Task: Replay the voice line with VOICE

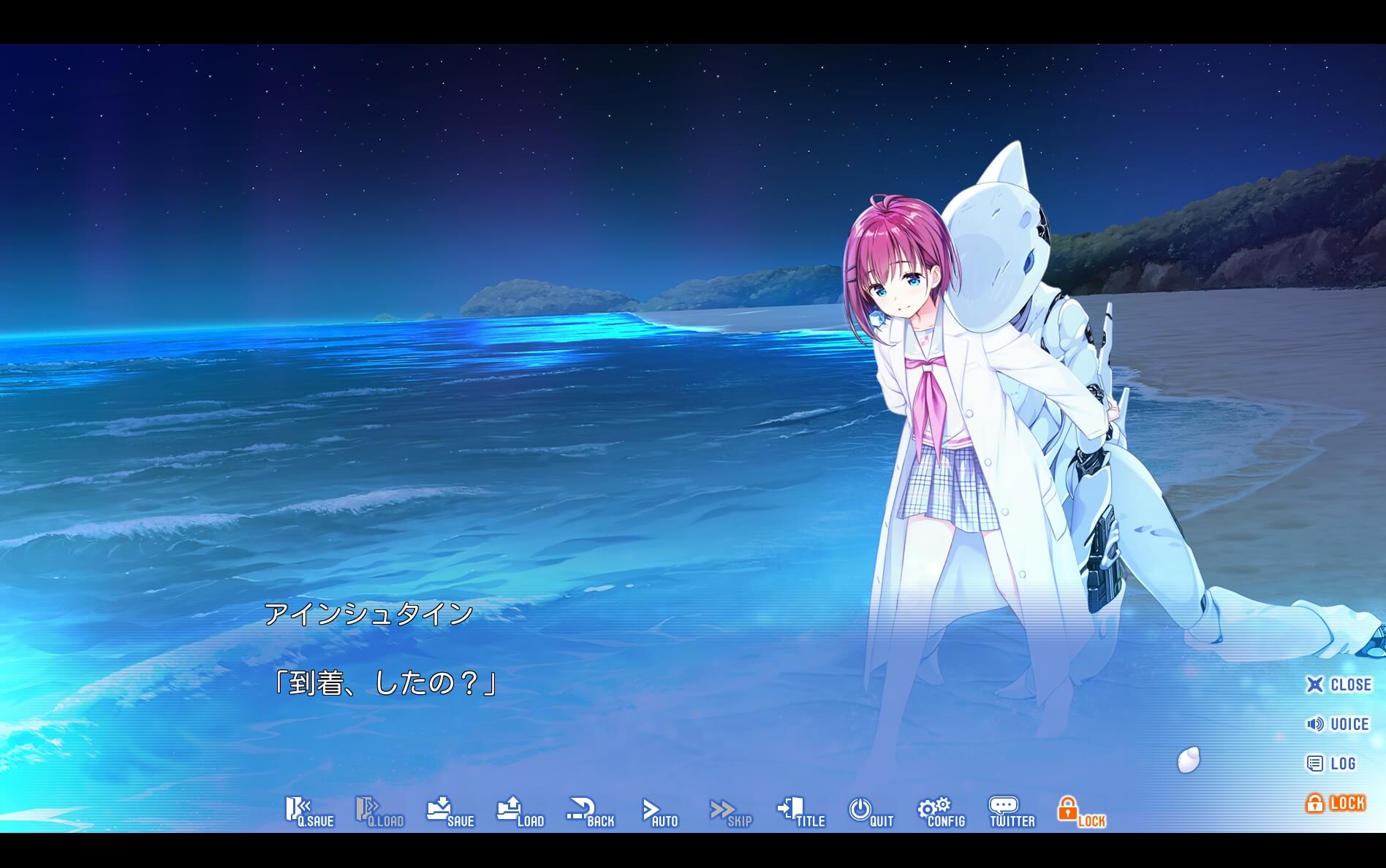Action: pos(1340,724)
